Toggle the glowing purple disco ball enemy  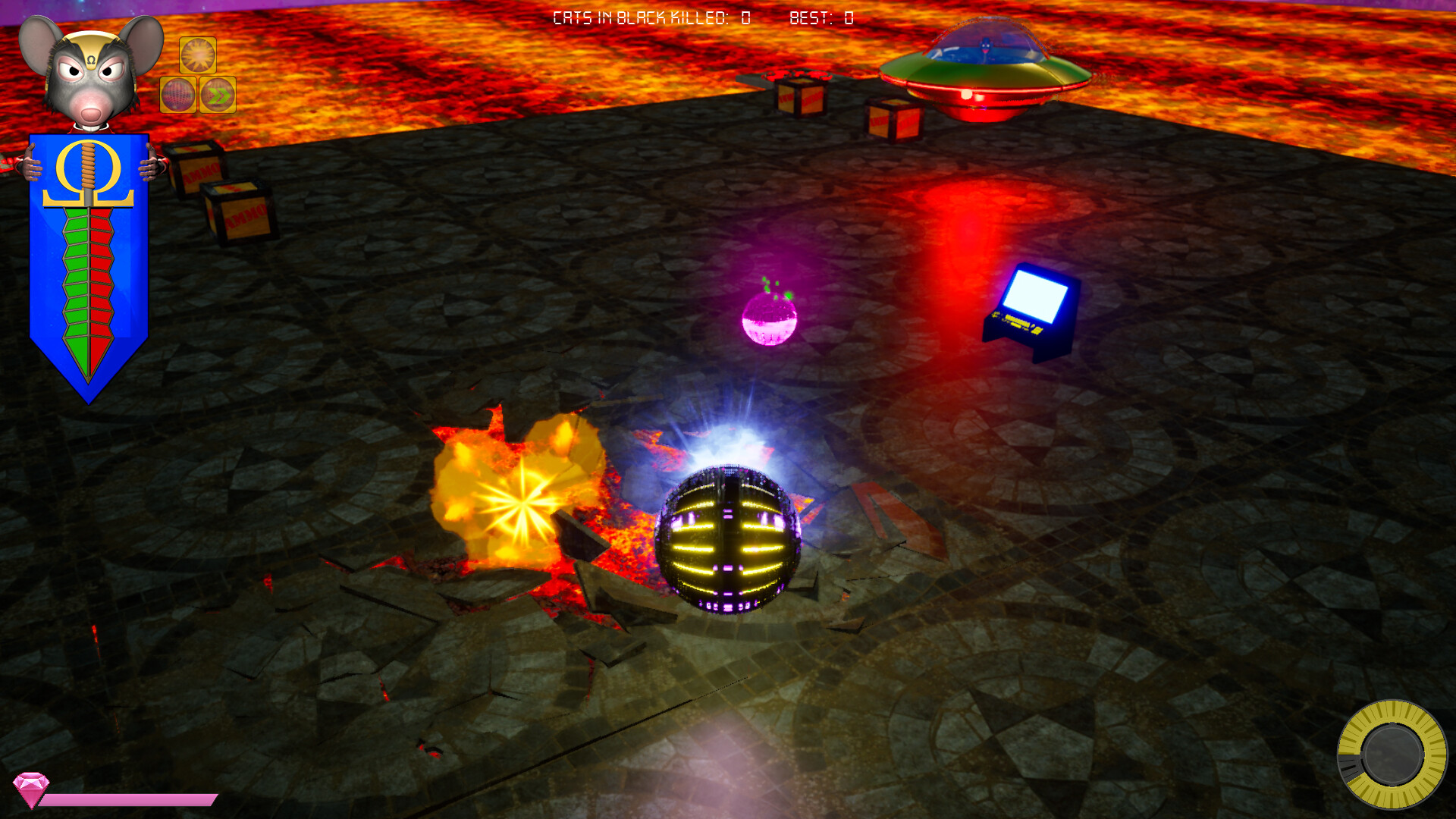(x=768, y=318)
